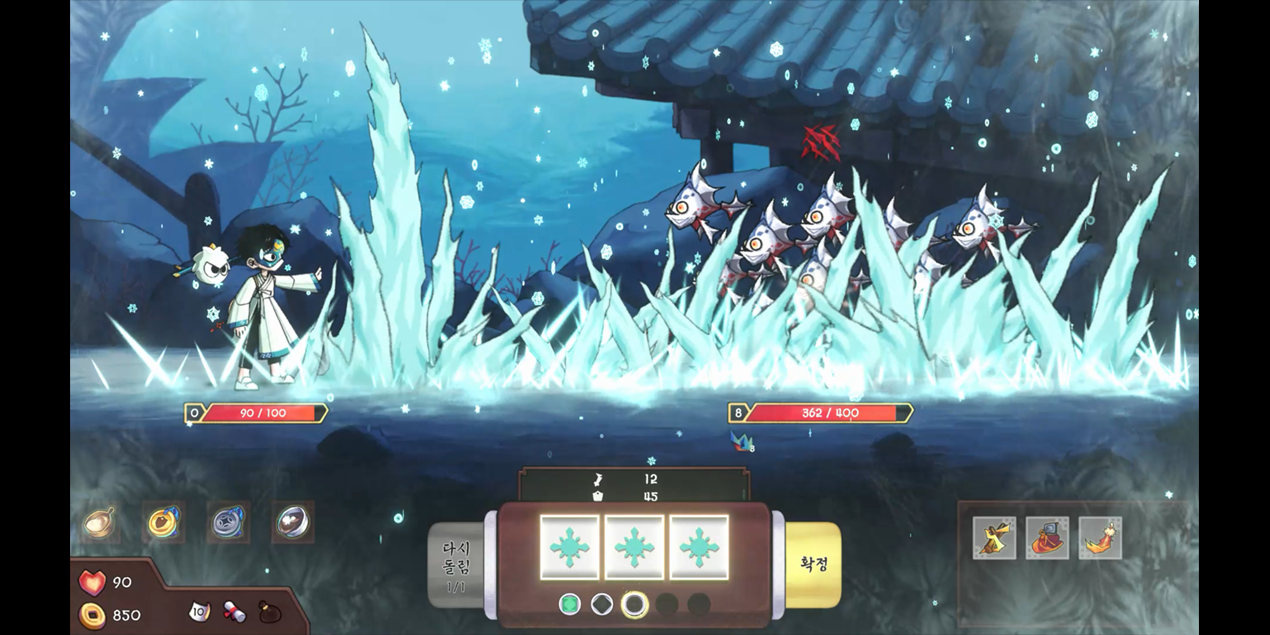Select the green square symbol token
The height and width of the screenshot is (635, 1270).
pyautogui.click(x=570, y=604)
